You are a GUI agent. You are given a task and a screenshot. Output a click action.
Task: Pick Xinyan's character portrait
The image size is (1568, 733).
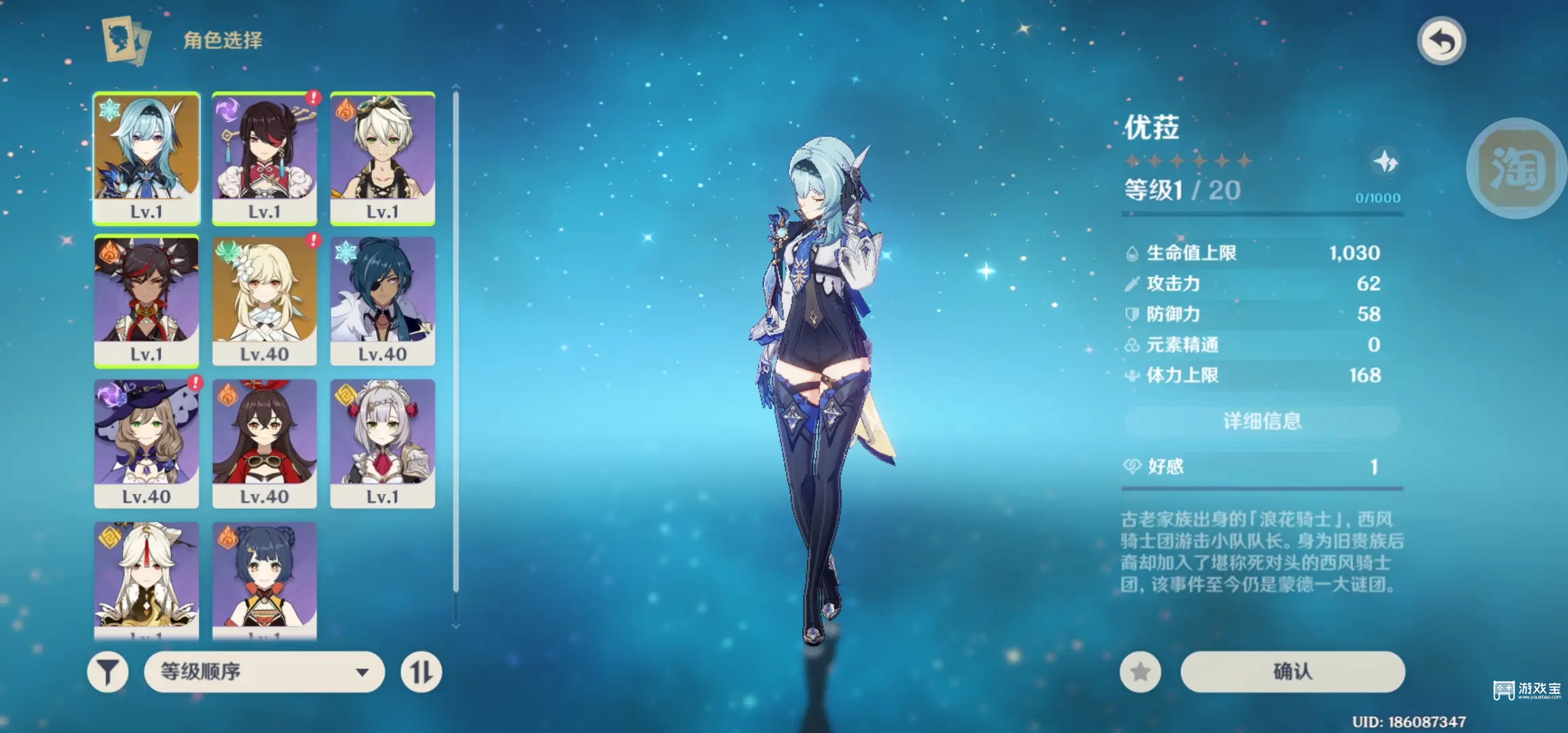point(147,300)
